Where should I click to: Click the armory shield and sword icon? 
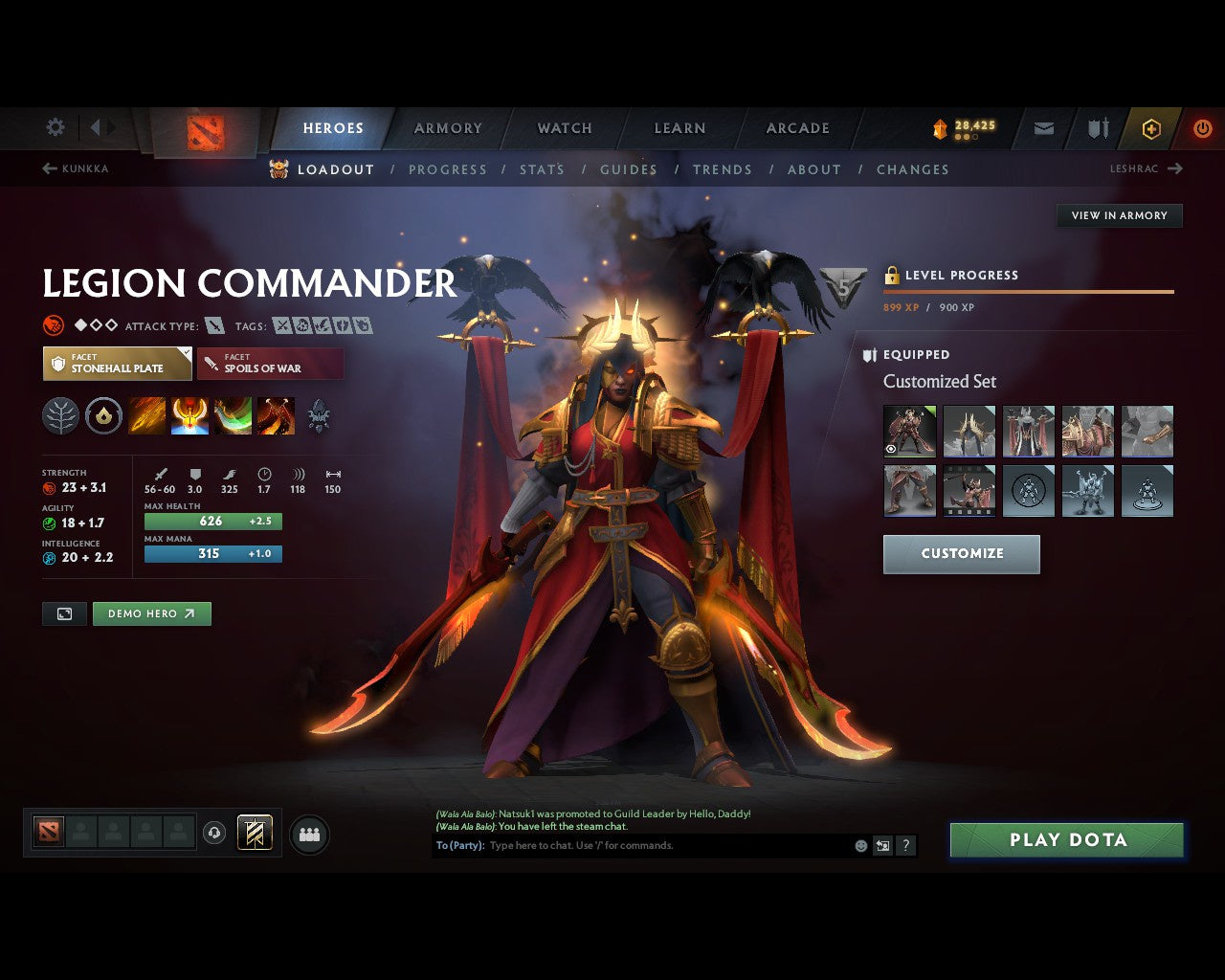coord(1097,128)
